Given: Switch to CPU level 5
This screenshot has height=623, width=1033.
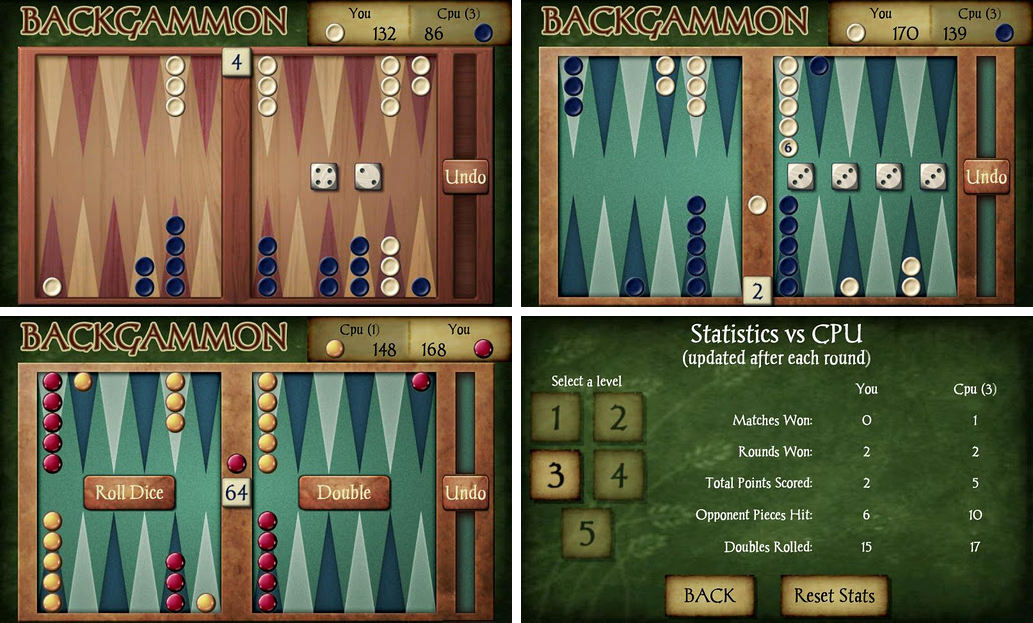Looking at the screenshot, I should (x=586, y=533).
